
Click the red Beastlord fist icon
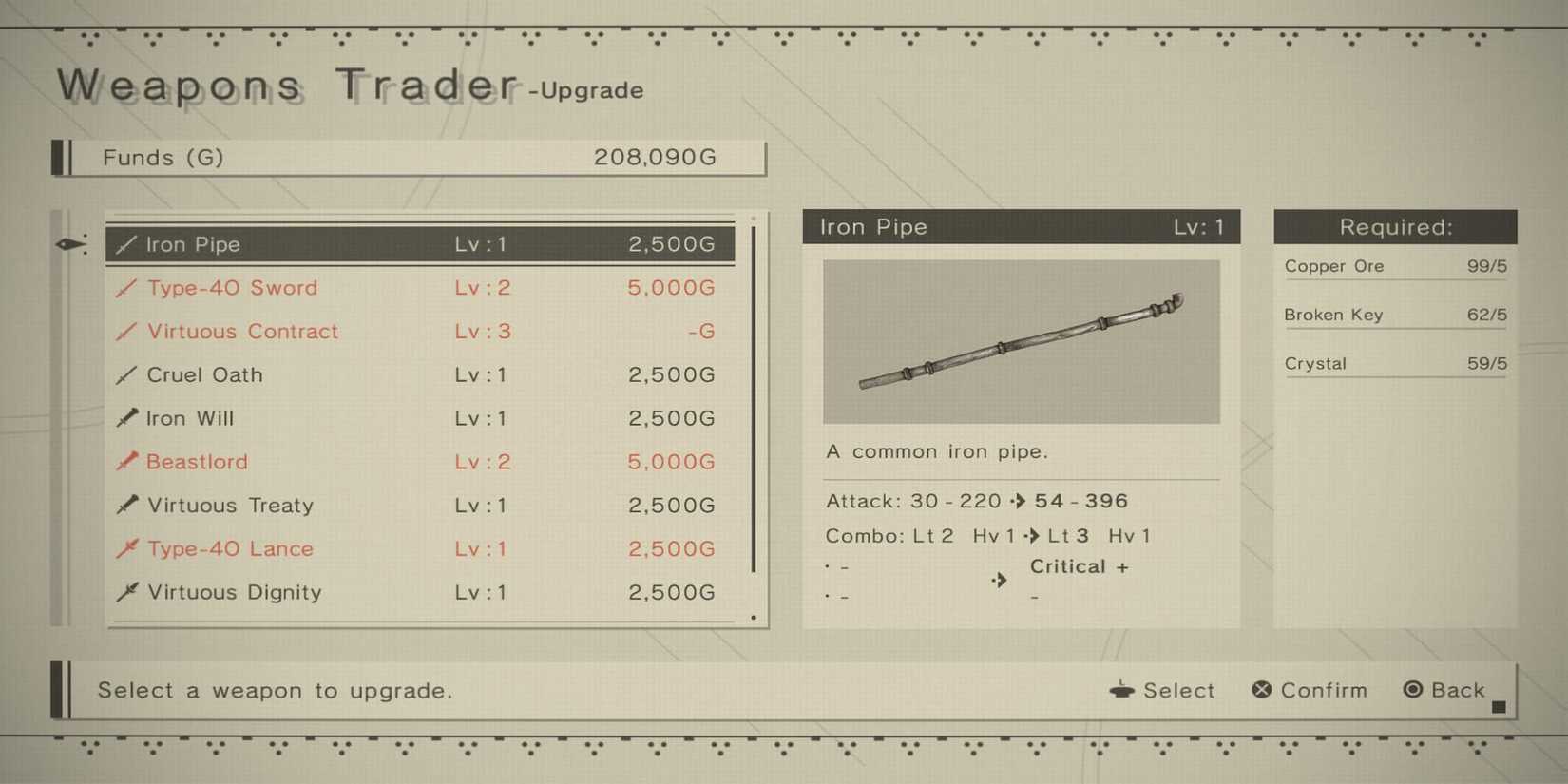pos(125,462)
